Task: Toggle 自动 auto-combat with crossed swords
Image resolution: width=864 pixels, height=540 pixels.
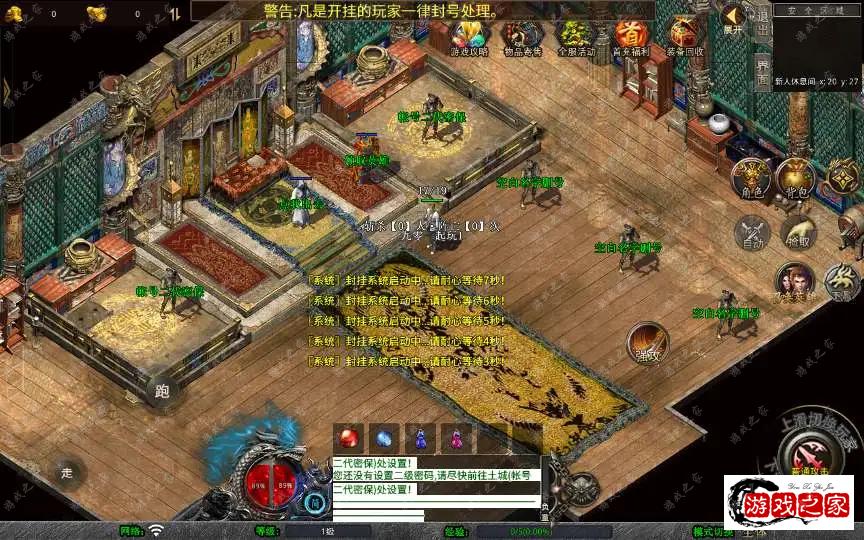Action: coord(751,233)
